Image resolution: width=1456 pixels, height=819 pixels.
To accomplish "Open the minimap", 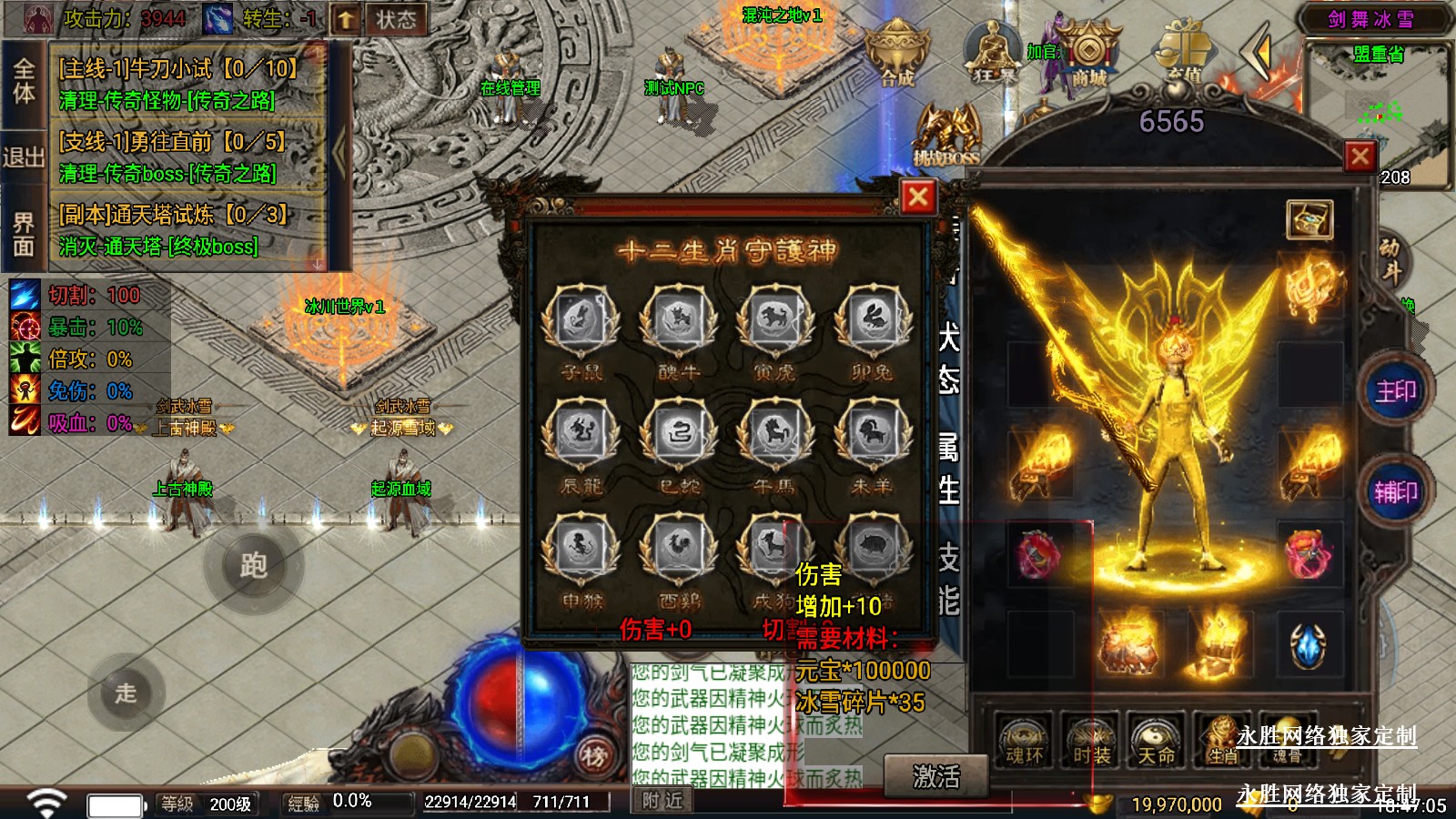I will [1379, 114].
